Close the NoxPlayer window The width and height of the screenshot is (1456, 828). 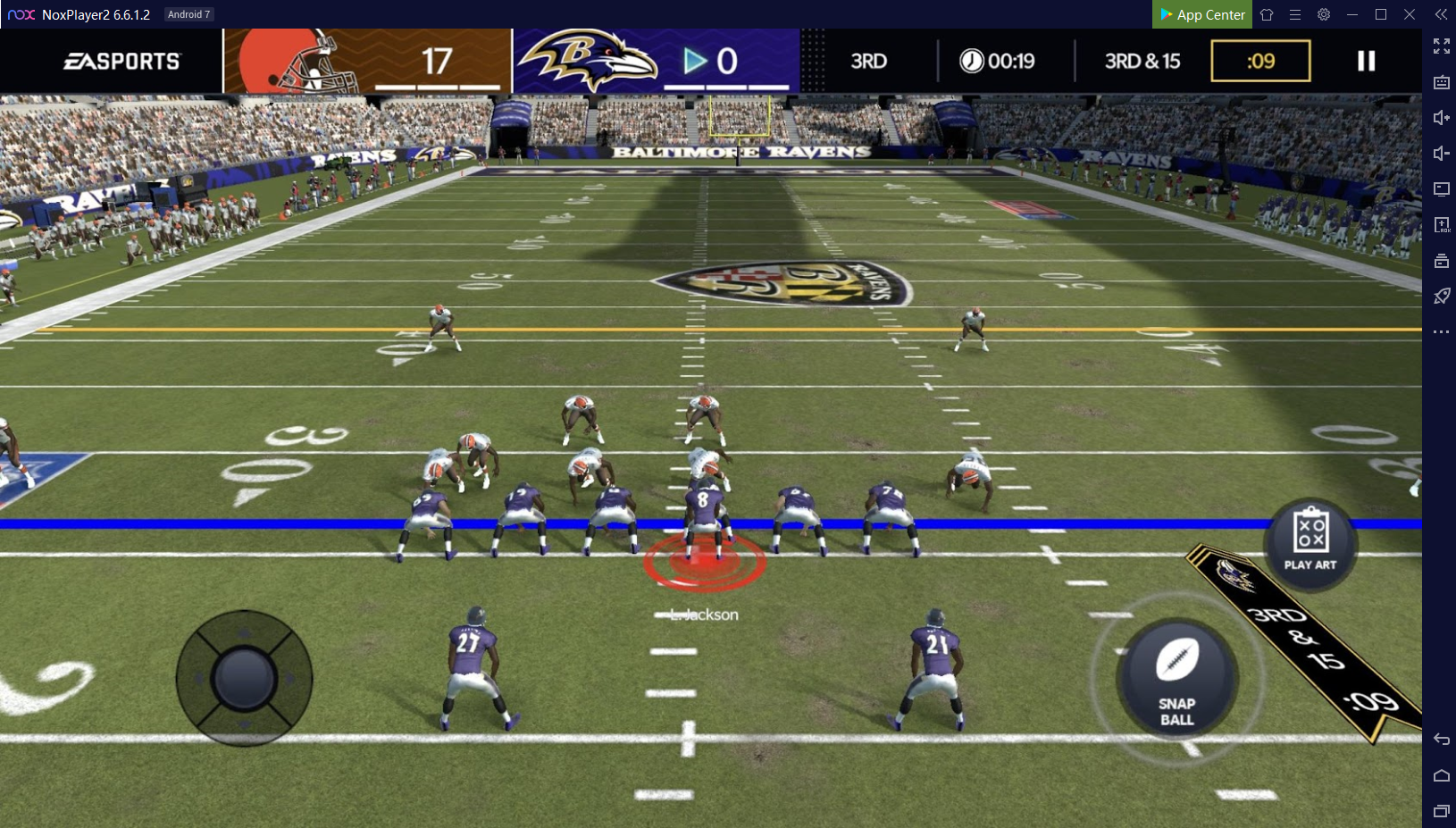[1410, 14]
